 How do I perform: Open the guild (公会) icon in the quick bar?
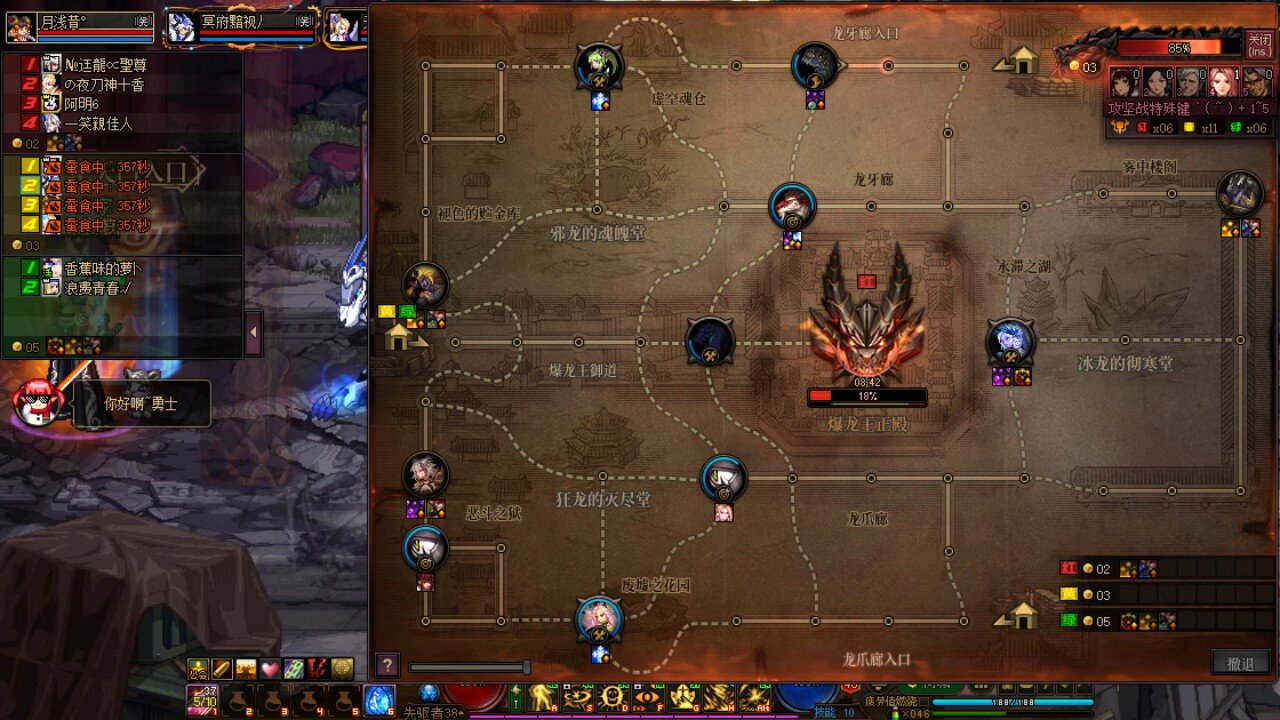(x=198, y=669)
